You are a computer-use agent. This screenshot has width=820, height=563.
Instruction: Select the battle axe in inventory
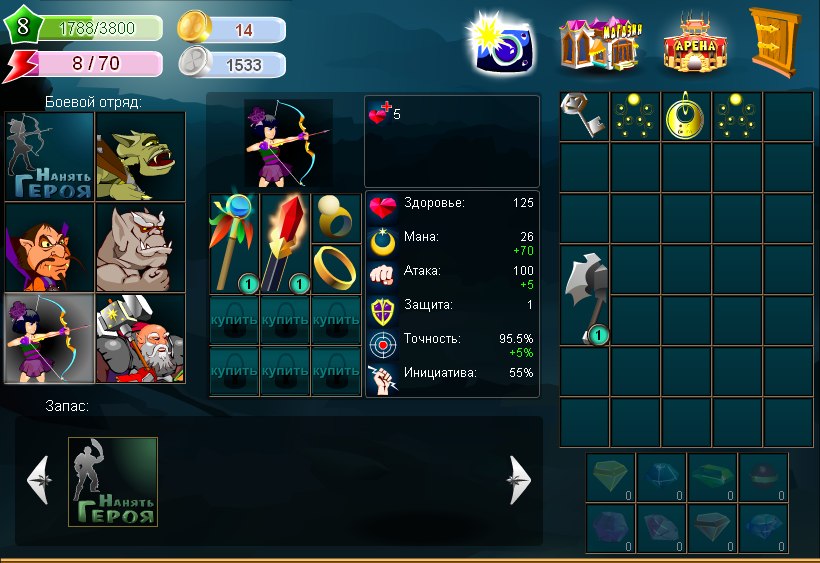click(584, 295)
